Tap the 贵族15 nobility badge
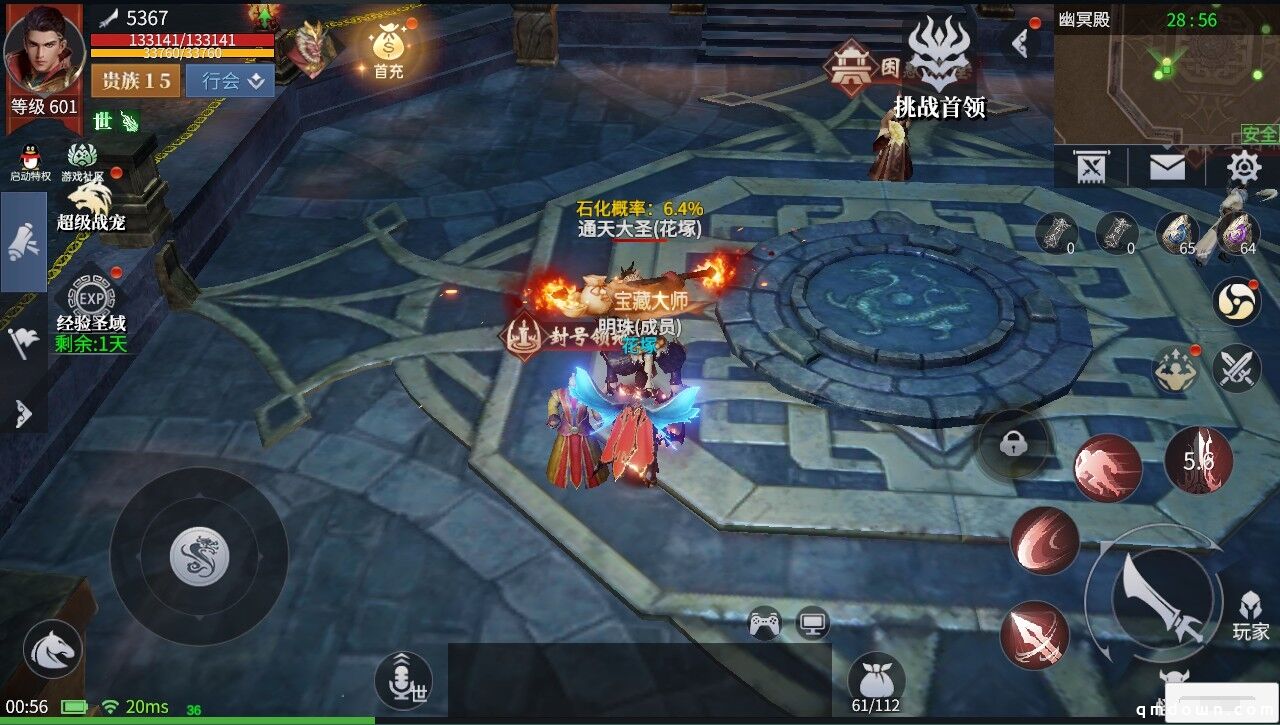This screenshot has height=725, width=1280. pyautogui.click(x=135, y=81)
